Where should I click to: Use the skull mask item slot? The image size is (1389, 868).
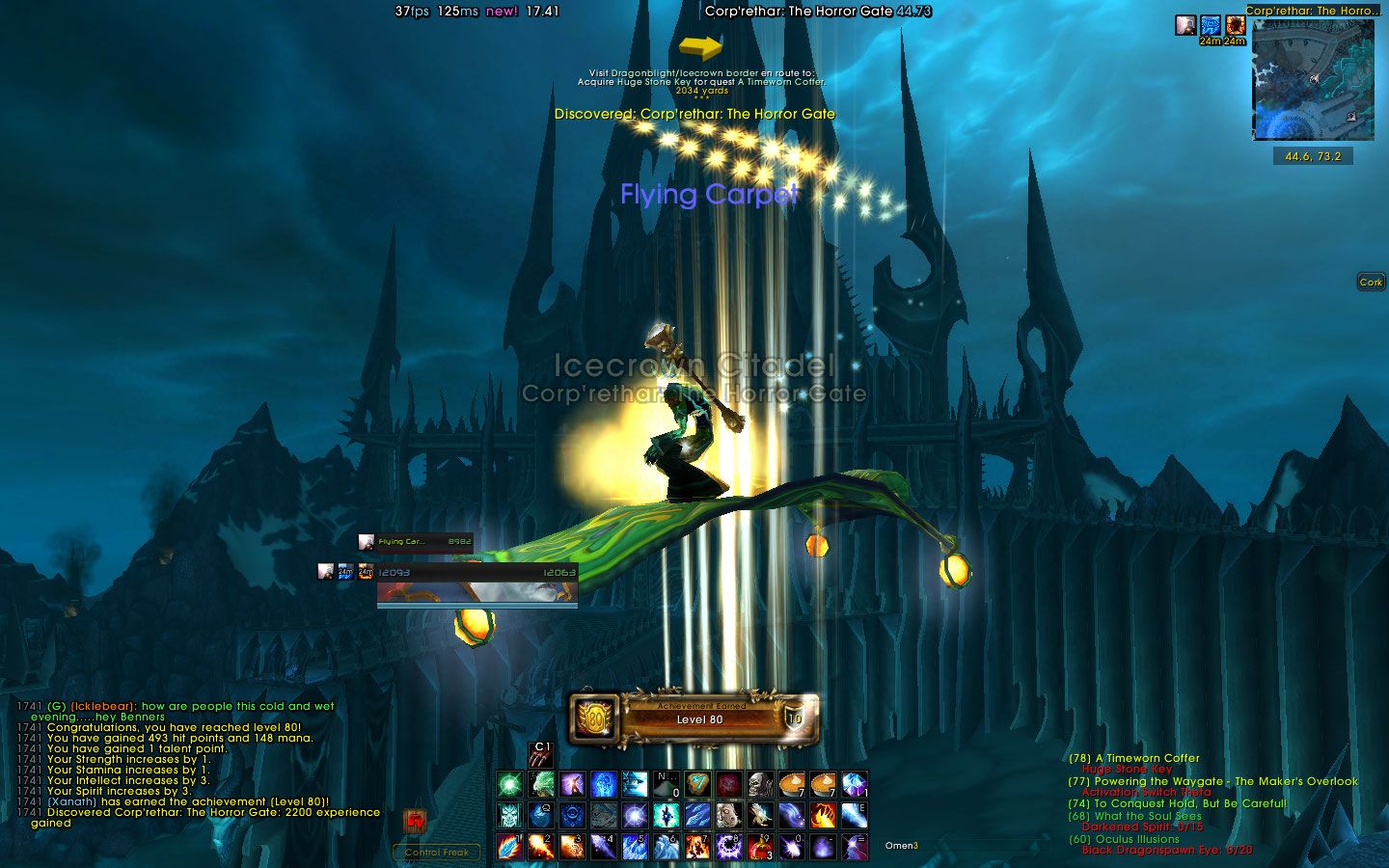click(x=761, y=784)
